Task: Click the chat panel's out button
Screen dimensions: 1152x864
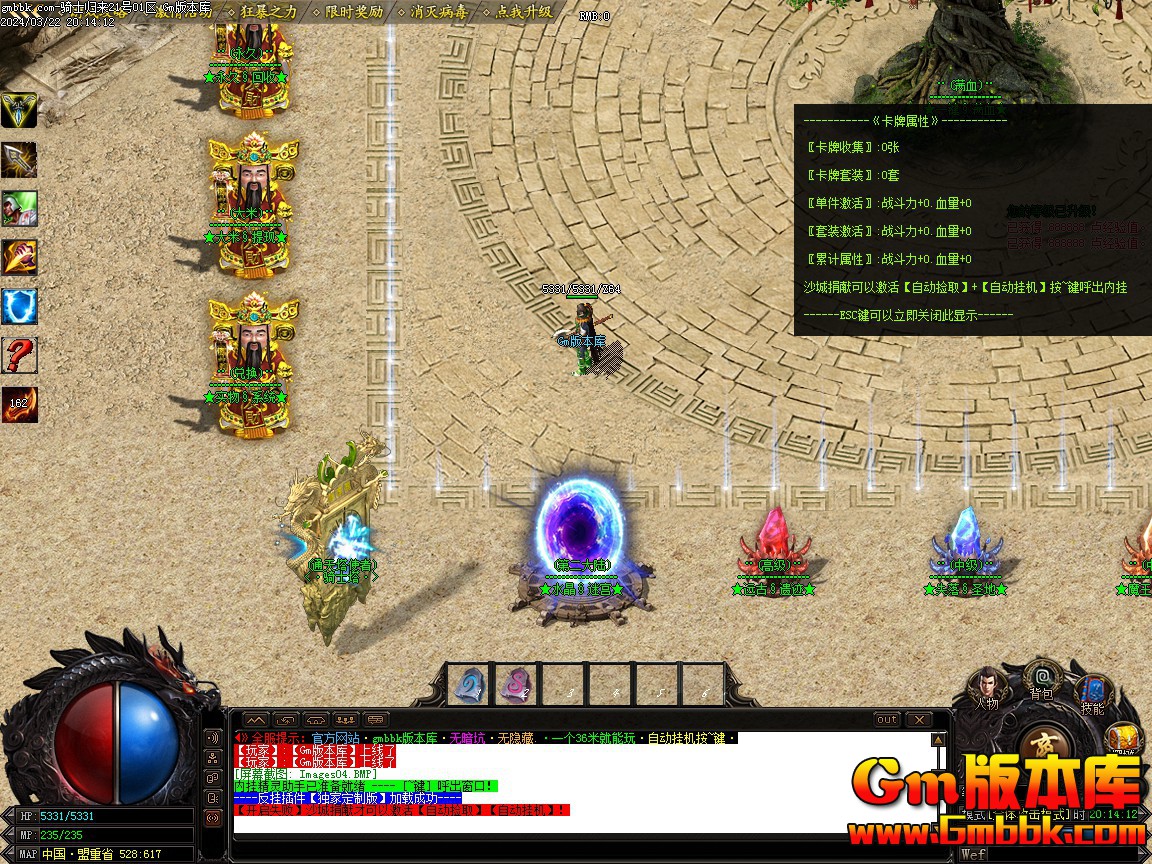Action: pos(886,720)
